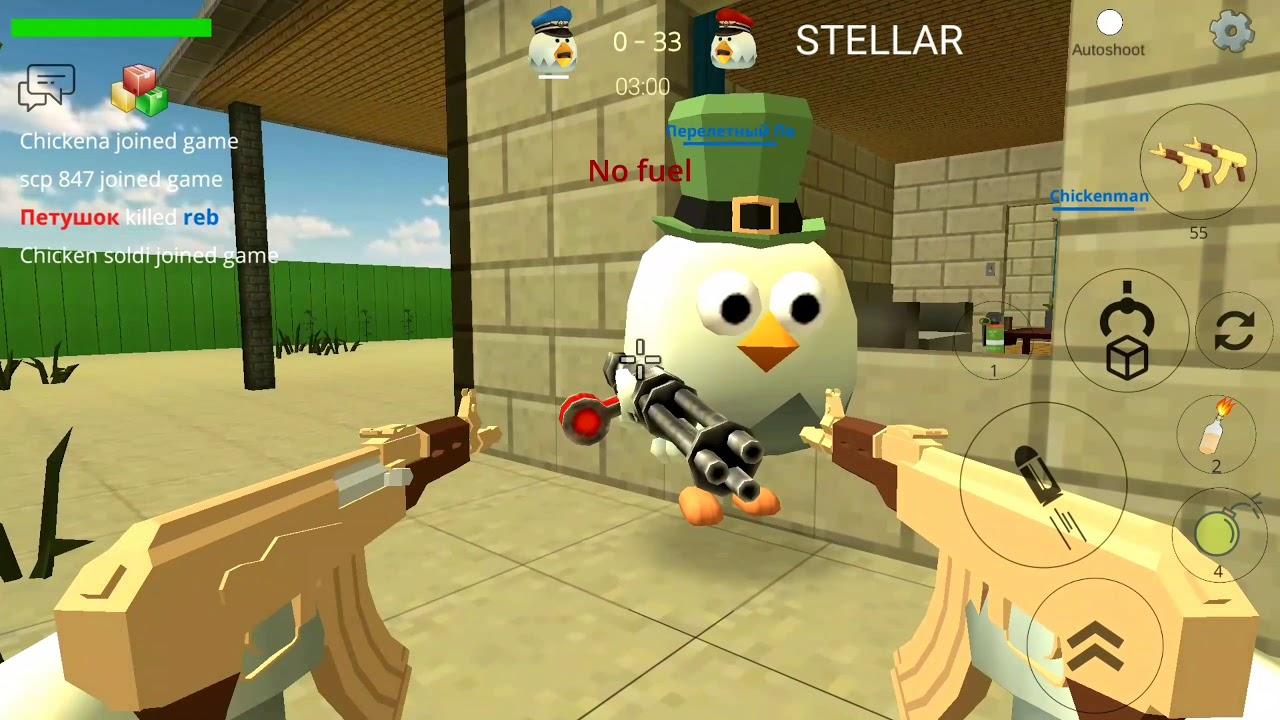Tap the police chicken team icon on the scoreboard
This screenshot has height=720, width=1280.
point(555,40)
